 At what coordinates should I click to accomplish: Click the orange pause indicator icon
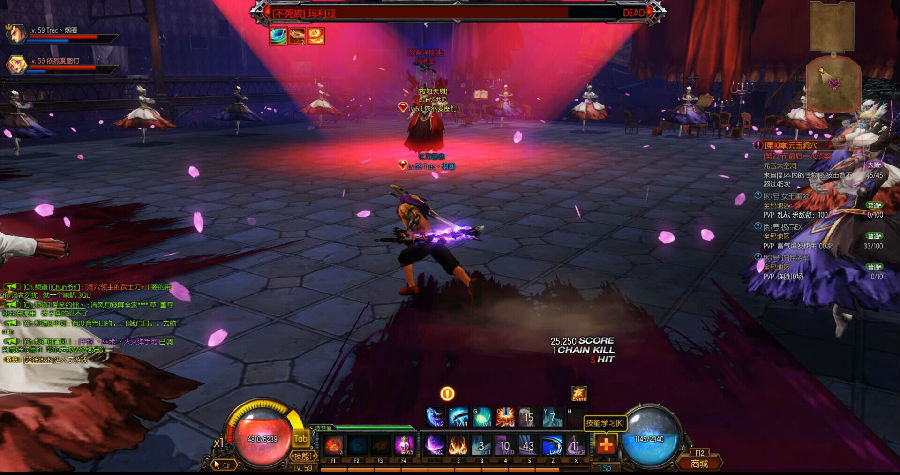447,394
